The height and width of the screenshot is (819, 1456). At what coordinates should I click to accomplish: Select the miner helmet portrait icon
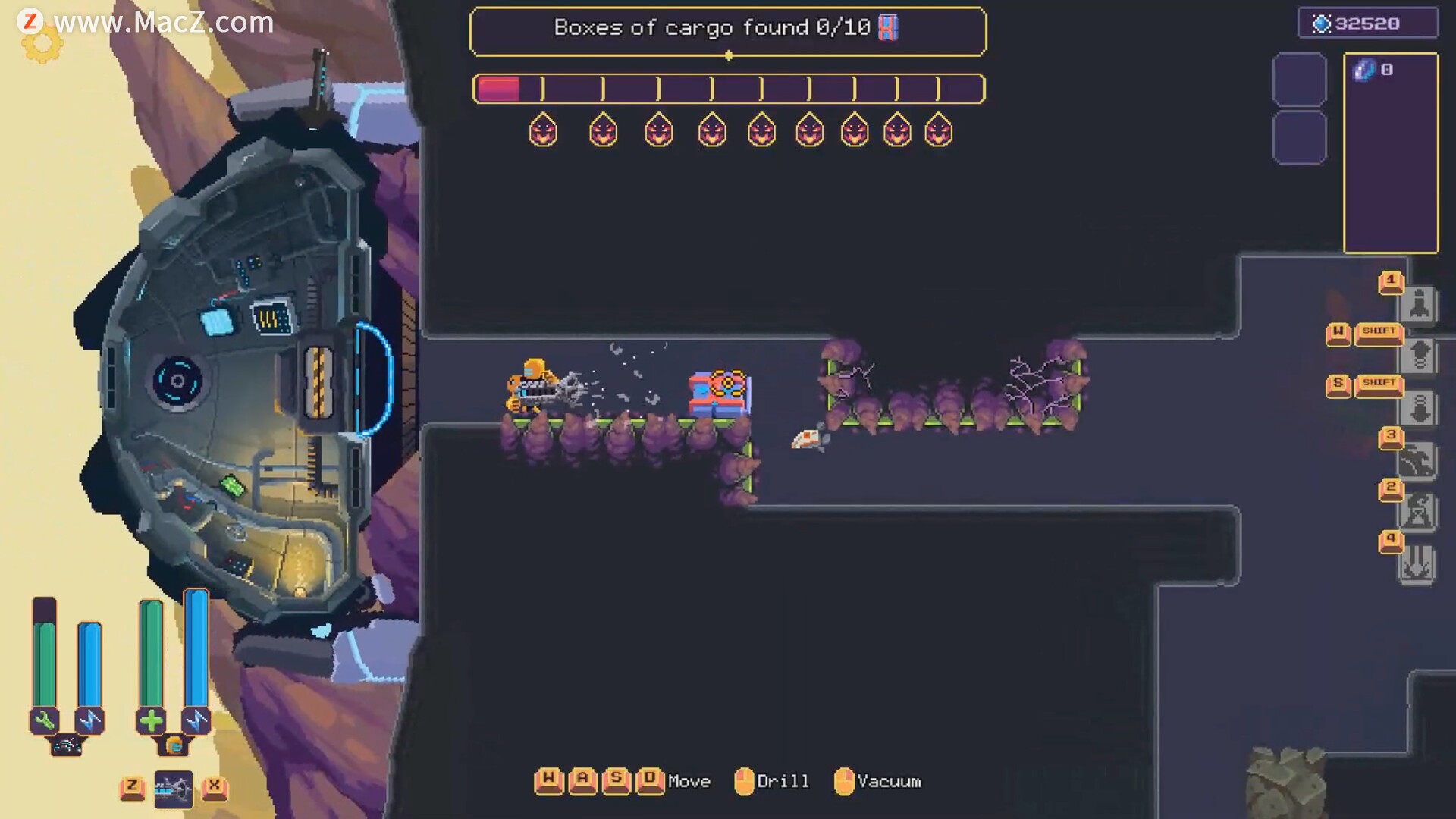tap(174, 746)
